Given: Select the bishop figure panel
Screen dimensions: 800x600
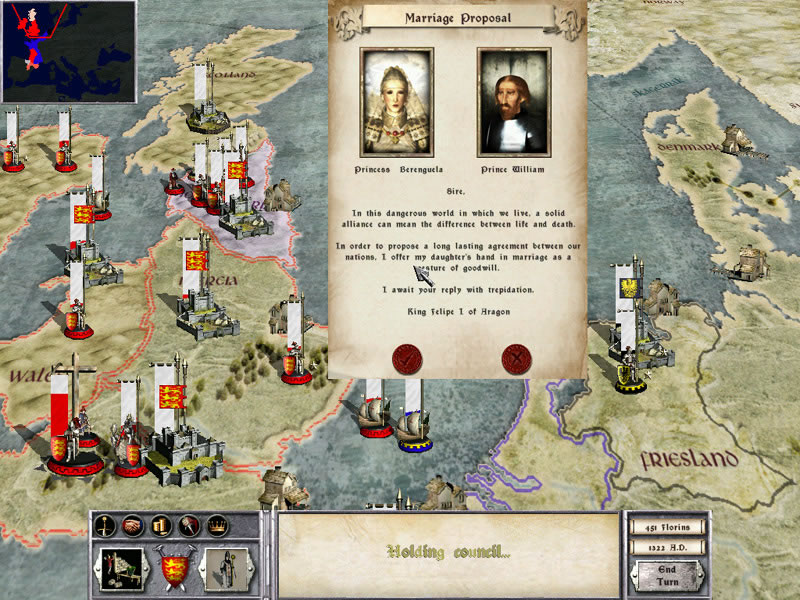Looking at the screenshot, I should coord(226,568).
